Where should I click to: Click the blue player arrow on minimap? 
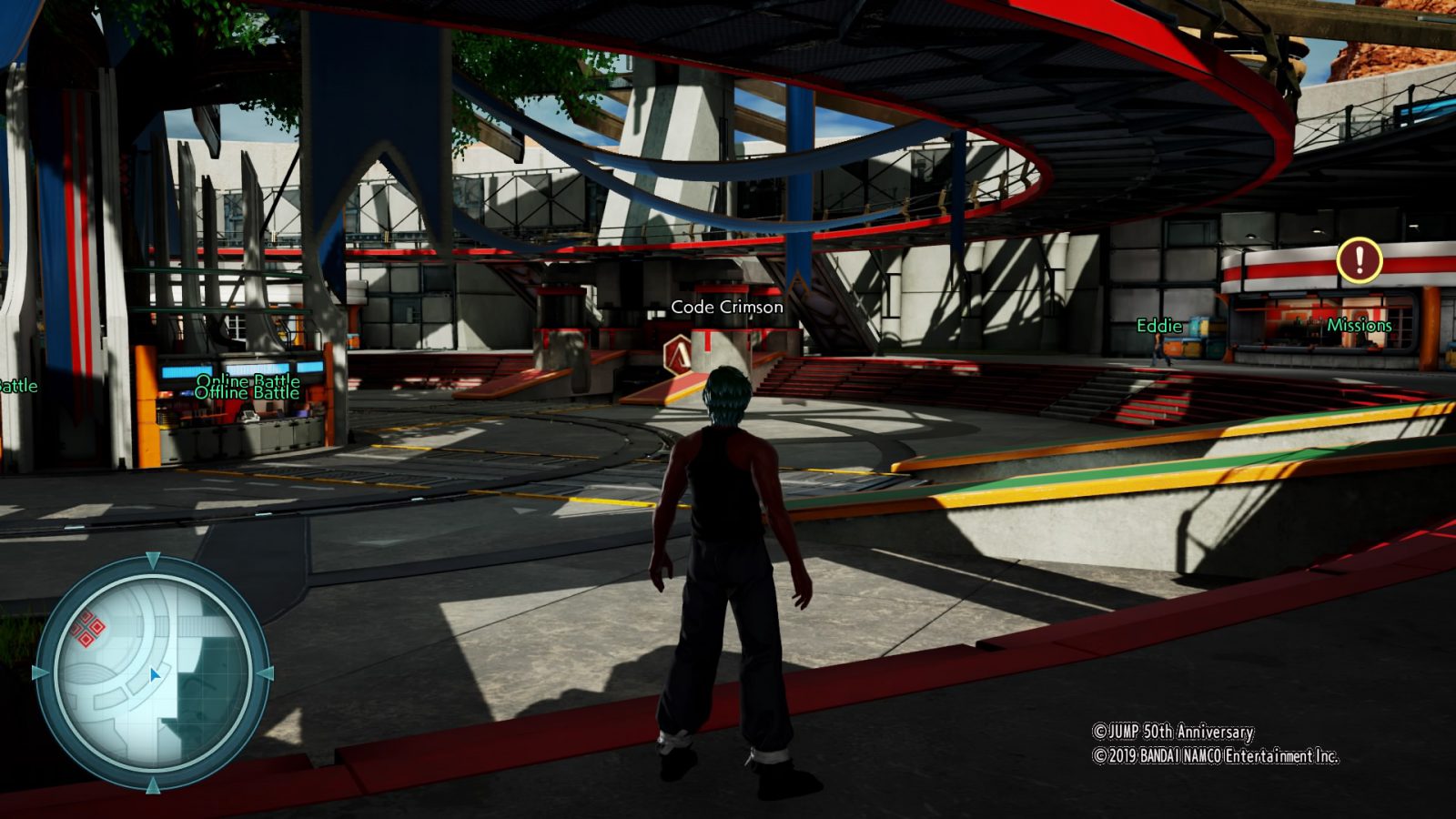(155, 675)
